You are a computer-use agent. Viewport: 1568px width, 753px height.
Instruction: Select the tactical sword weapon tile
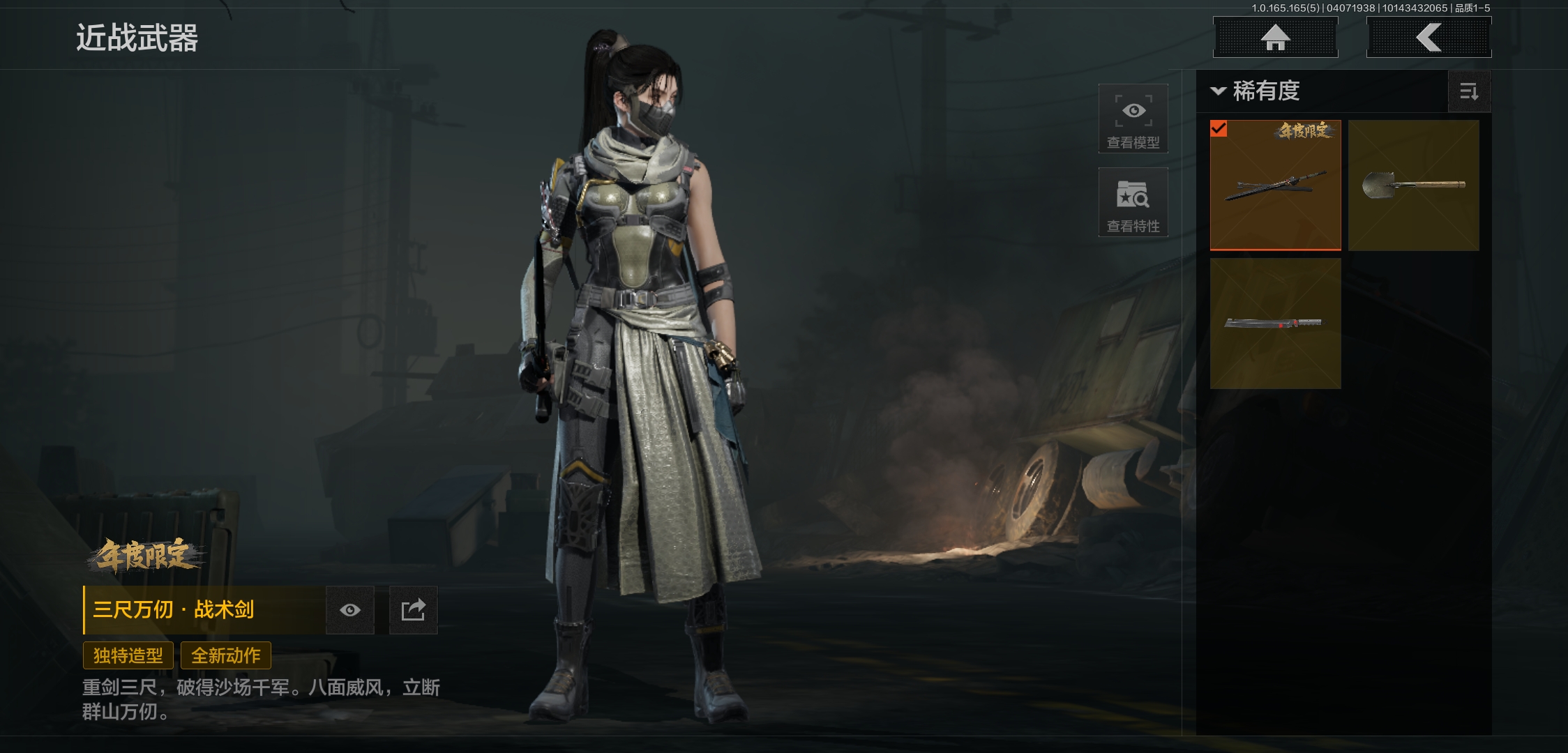point(1275,185)
